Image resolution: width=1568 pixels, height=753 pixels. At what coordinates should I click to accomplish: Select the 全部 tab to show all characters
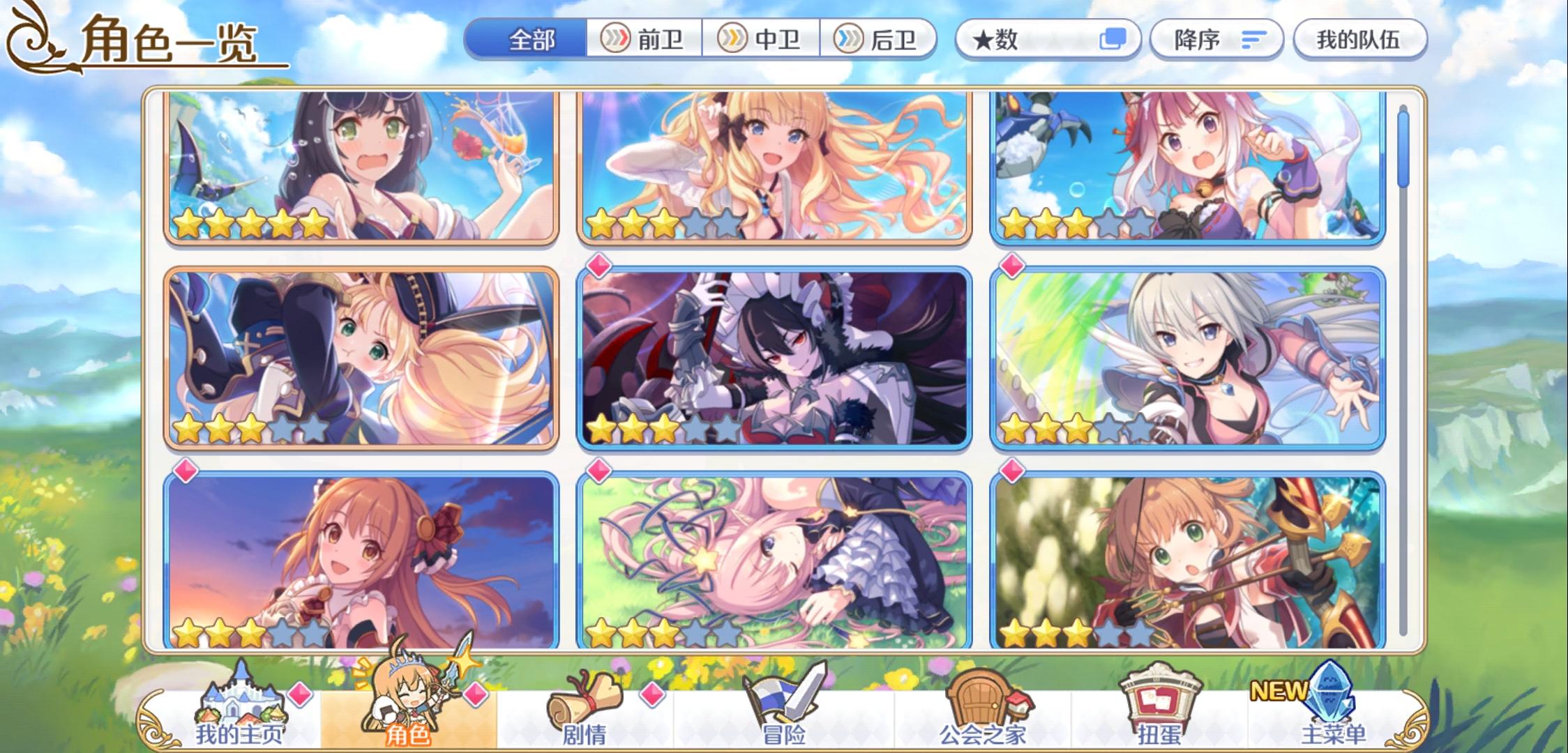click(532, 40)
